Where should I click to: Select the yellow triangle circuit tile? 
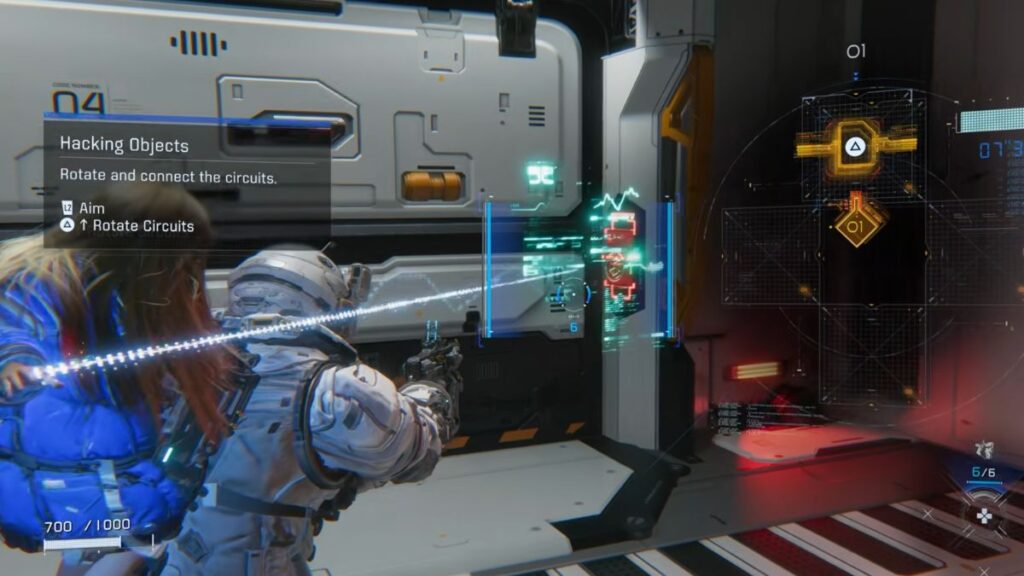(x=855, y=147)
